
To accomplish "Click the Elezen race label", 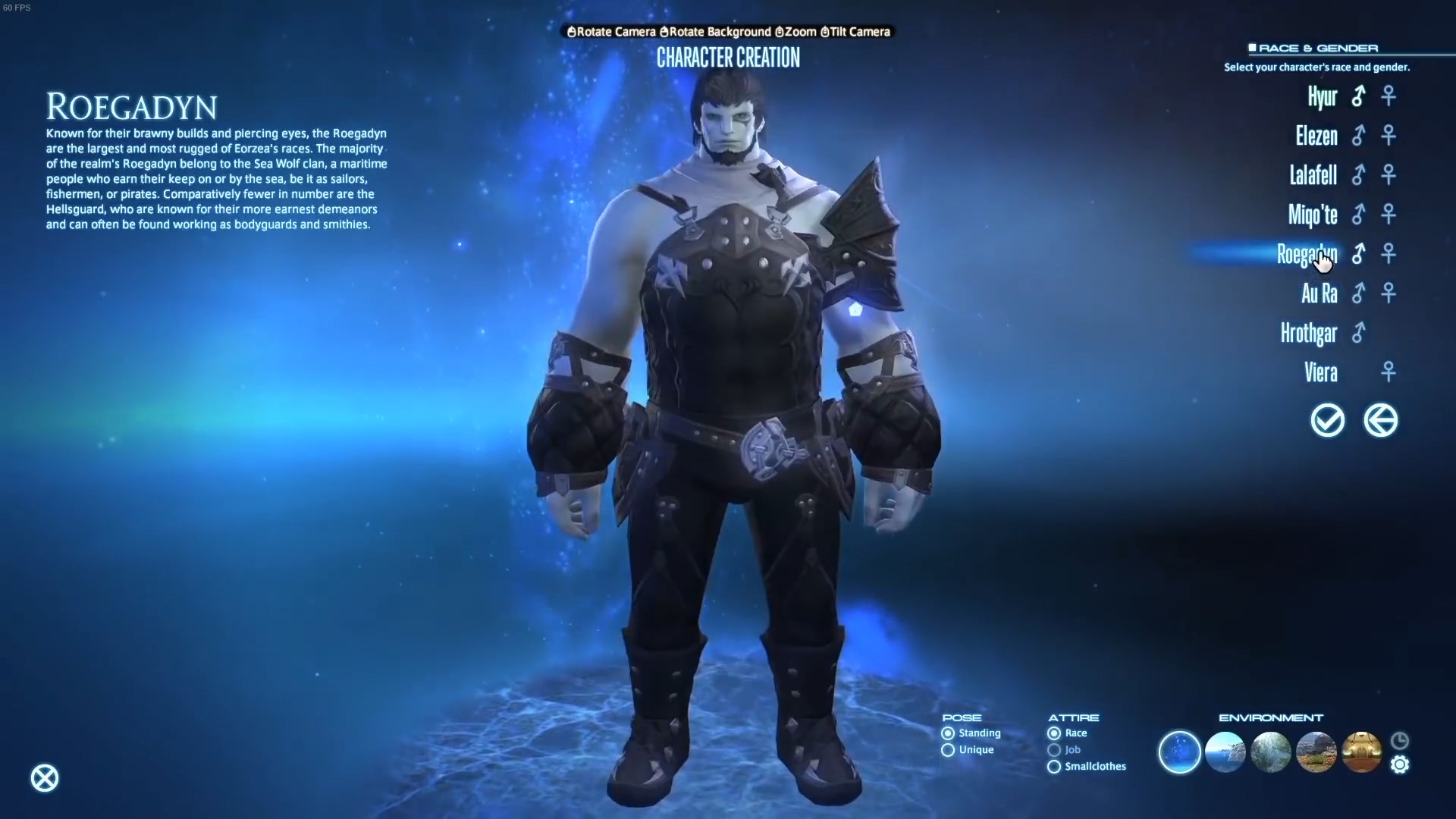I will (1316, 136).
